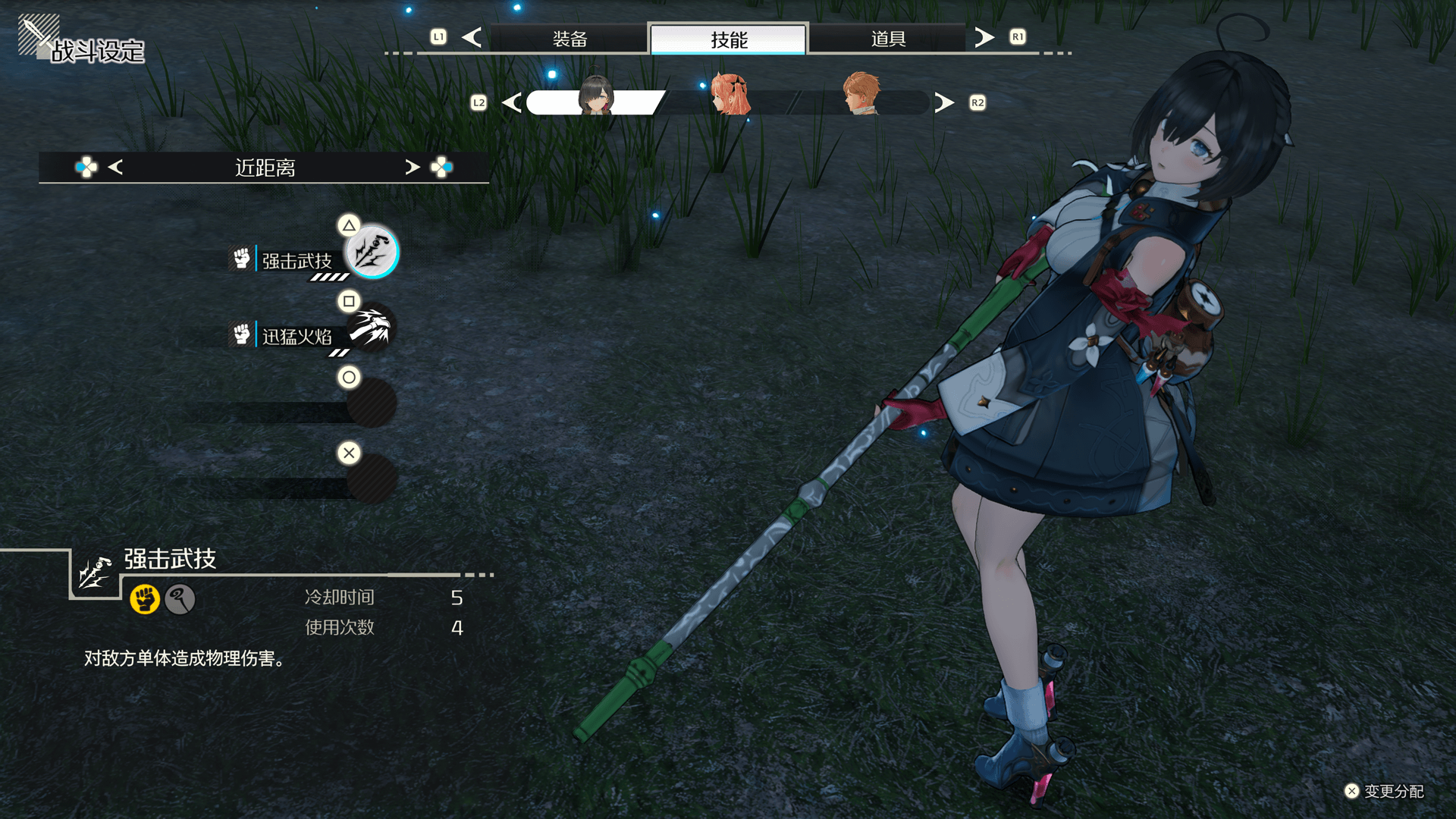Switch to the 装备 equipment tab

570,39
